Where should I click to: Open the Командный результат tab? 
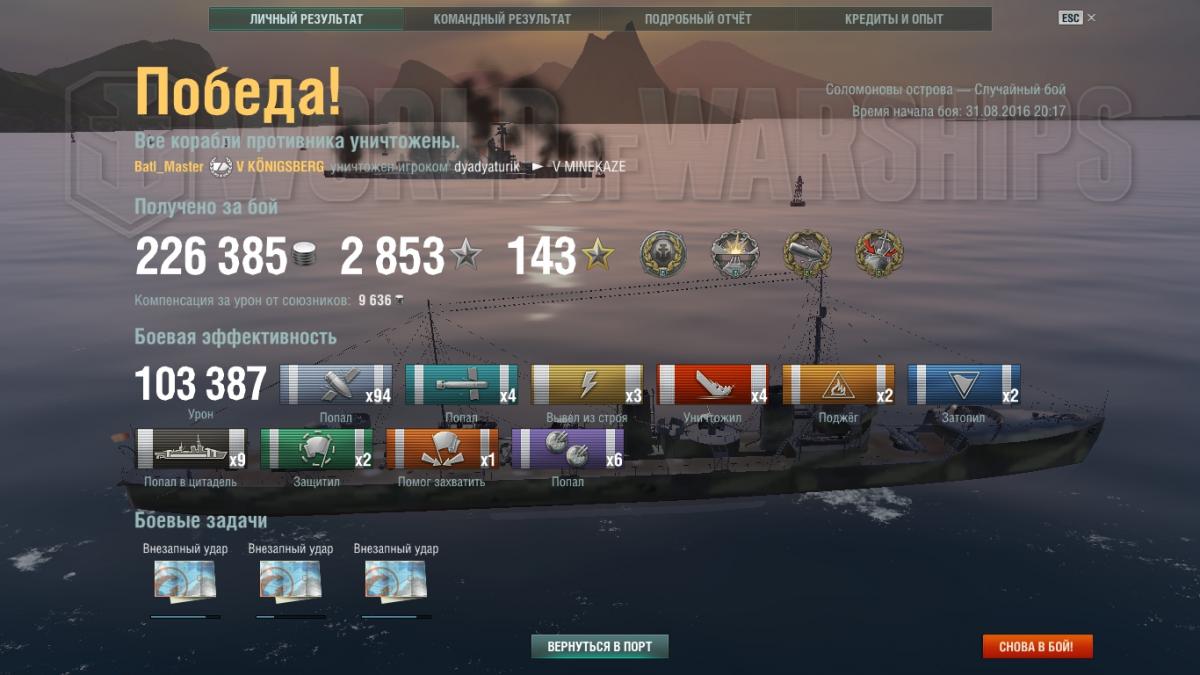(x=502, y=19)
